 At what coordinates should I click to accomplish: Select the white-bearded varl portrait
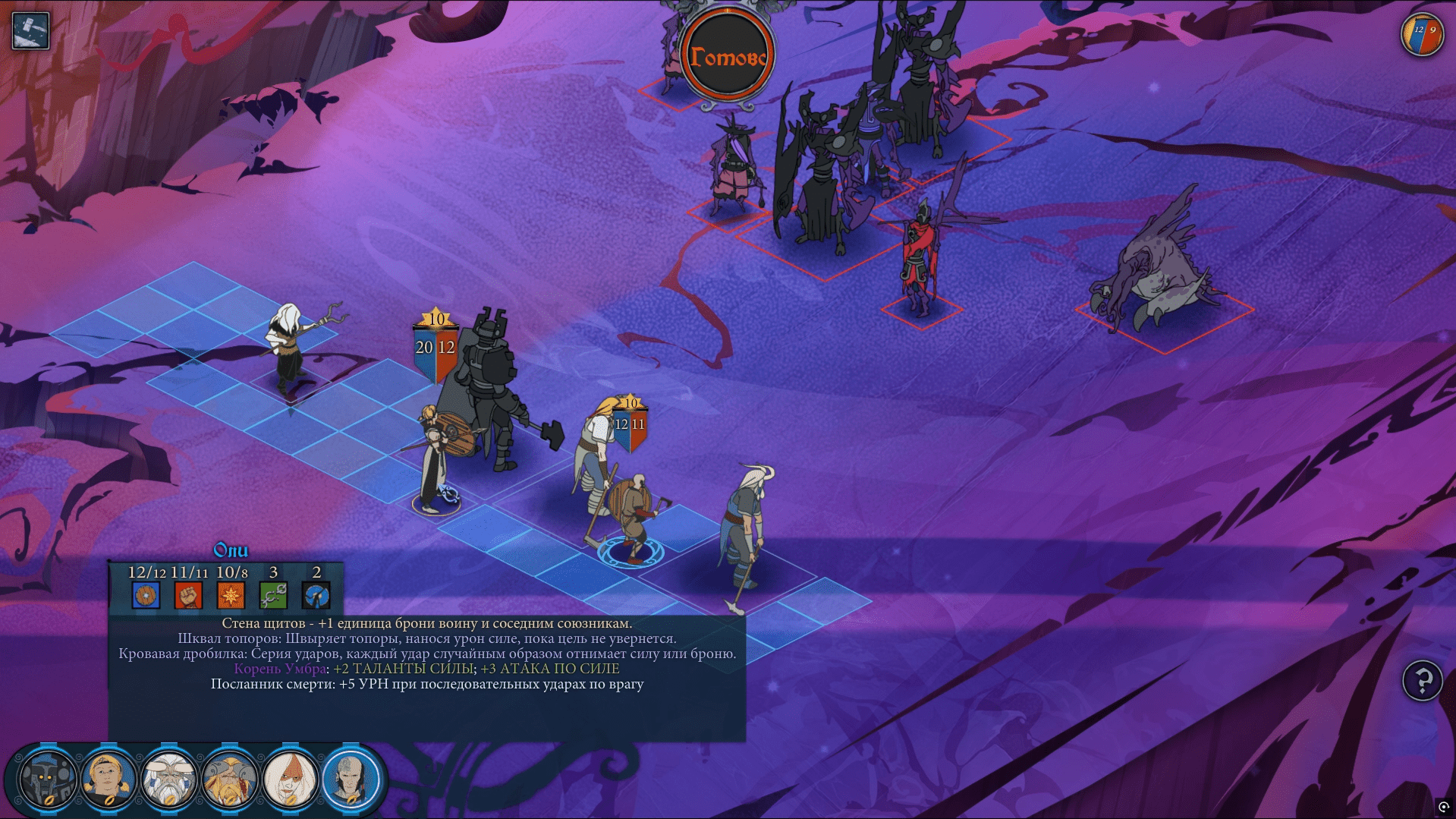tap(168, 780)
